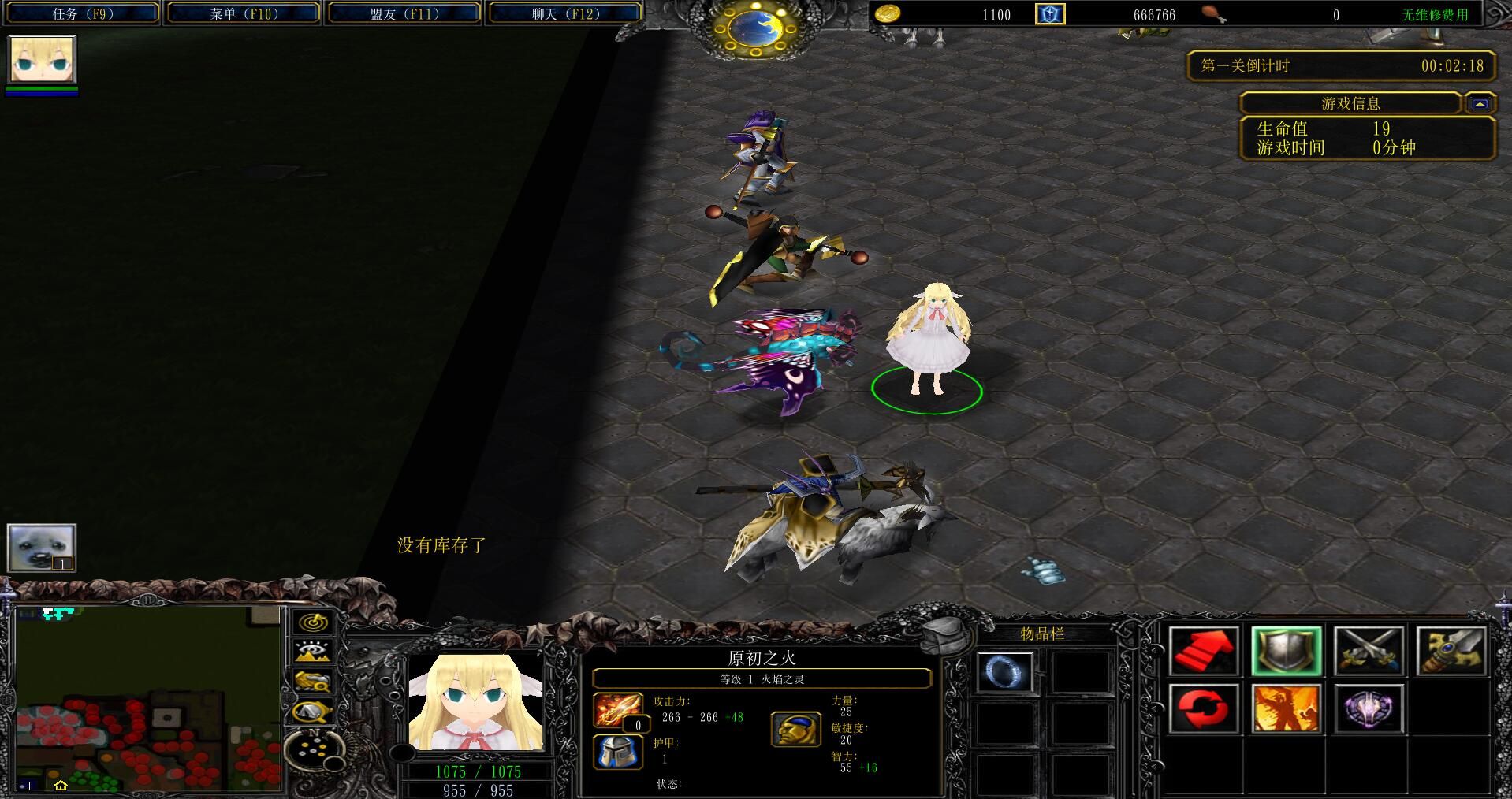This screenshot has width=1512, height=799.
Task: Cast the flaming figure fire ability
Action: point(1286,708)
